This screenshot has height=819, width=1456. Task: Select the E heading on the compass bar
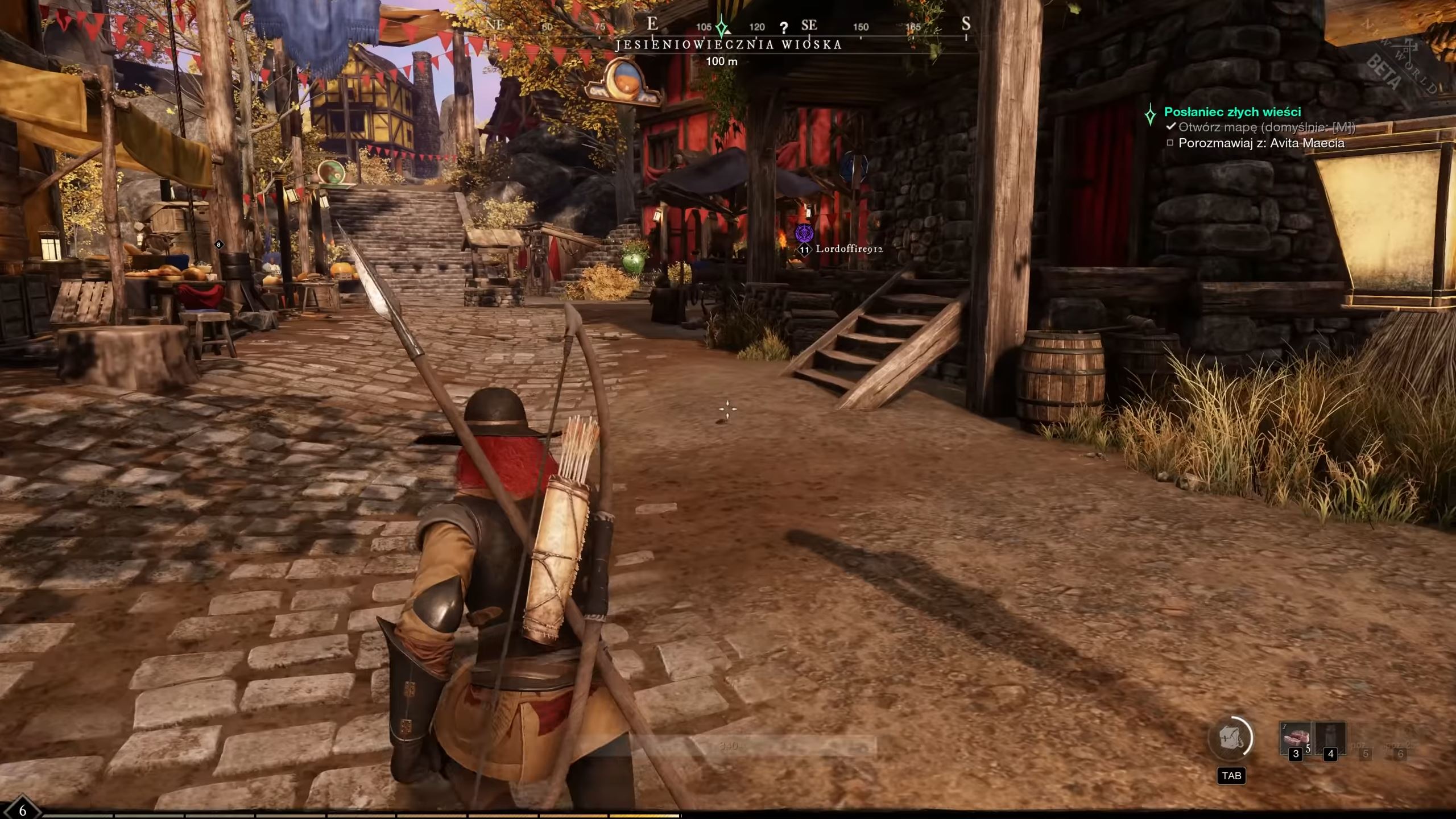pos(652,24)
